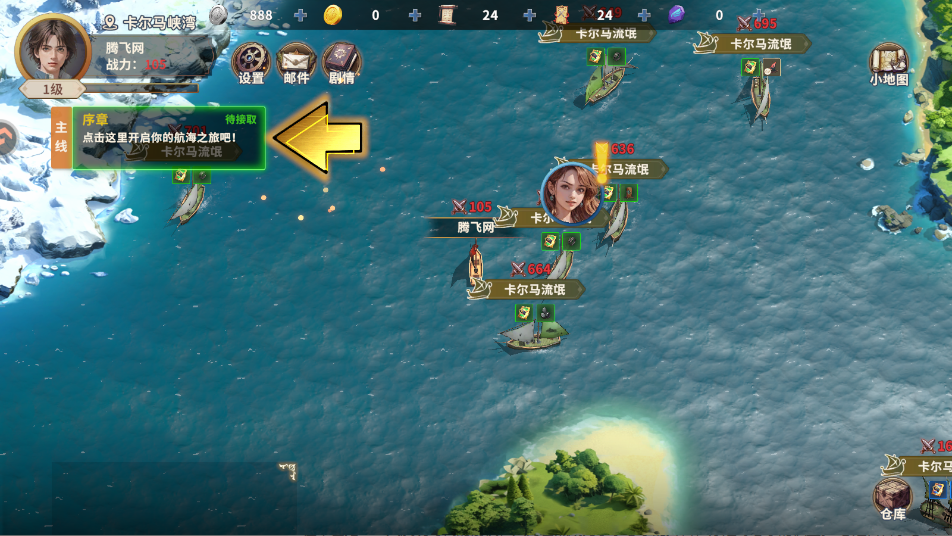Open the player avatar profile

point(53,48)
